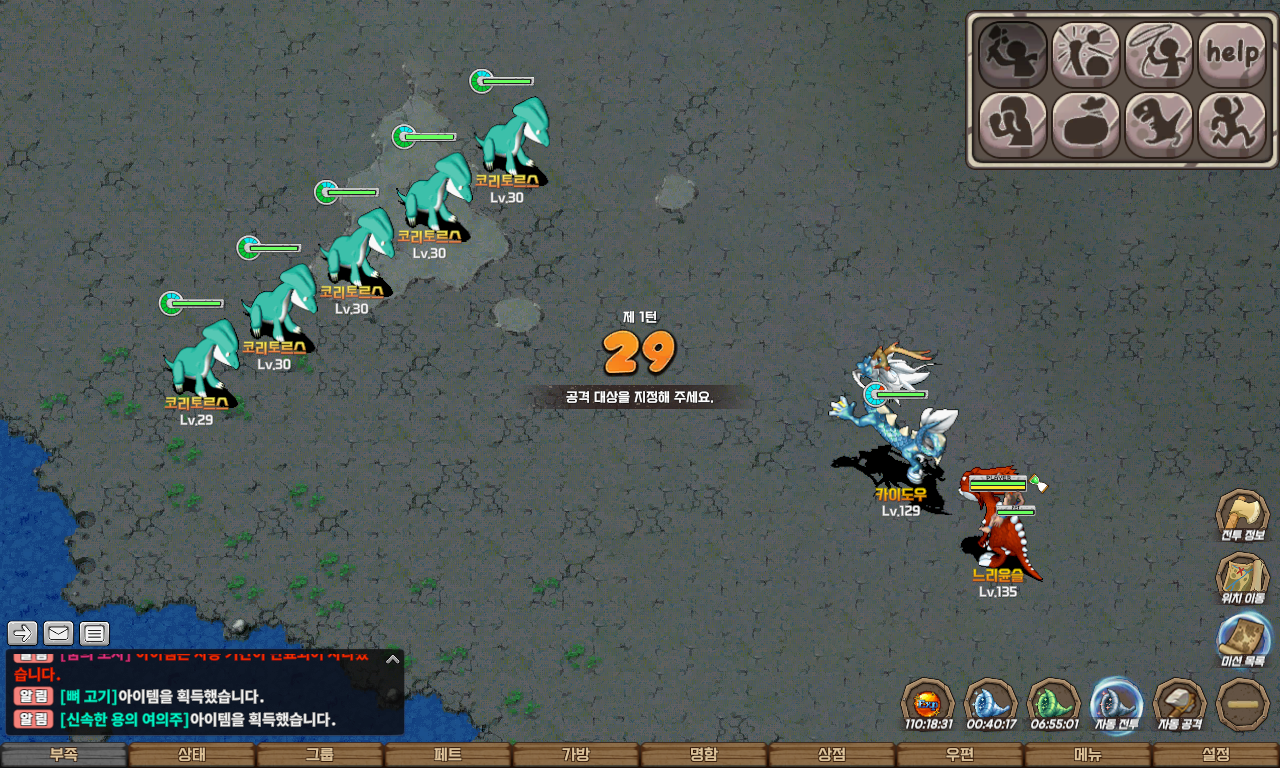Image resolution: width=1280 pixels, height=768 pixels.
Task: Expand the chat log with the arrow
Action: [x=393, y=659]
